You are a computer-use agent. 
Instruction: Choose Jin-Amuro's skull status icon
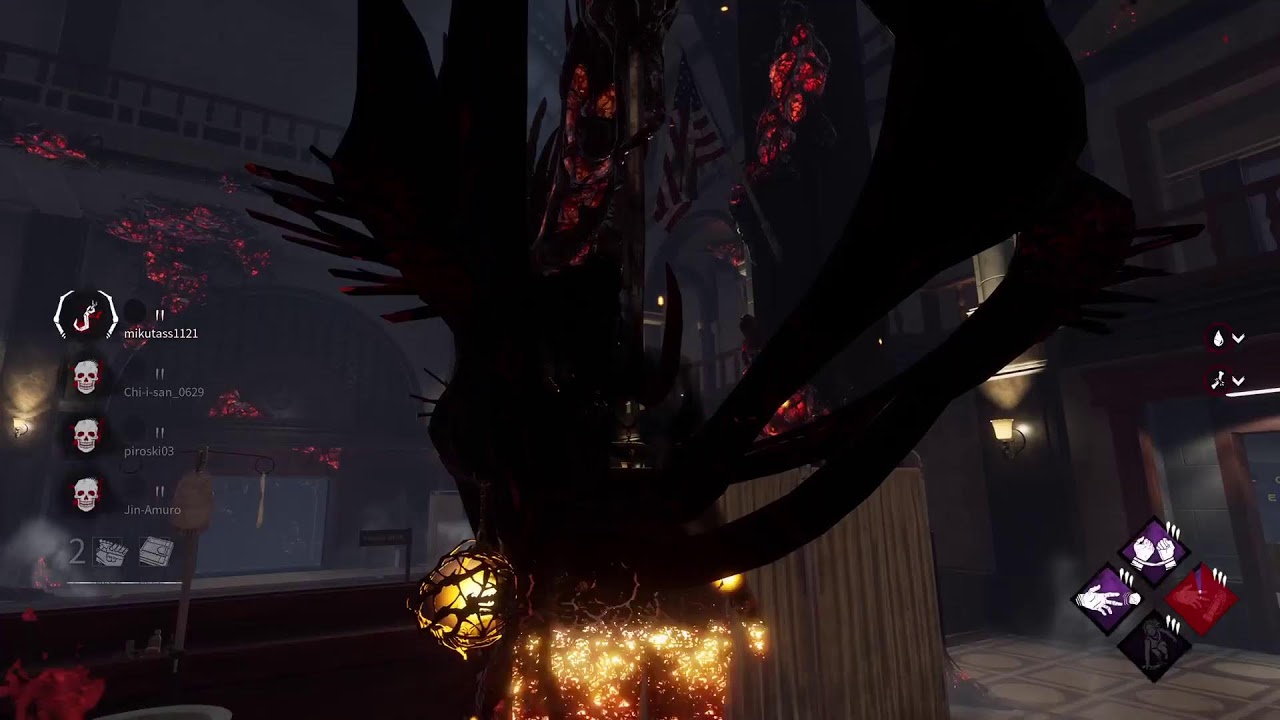point(86,495)
